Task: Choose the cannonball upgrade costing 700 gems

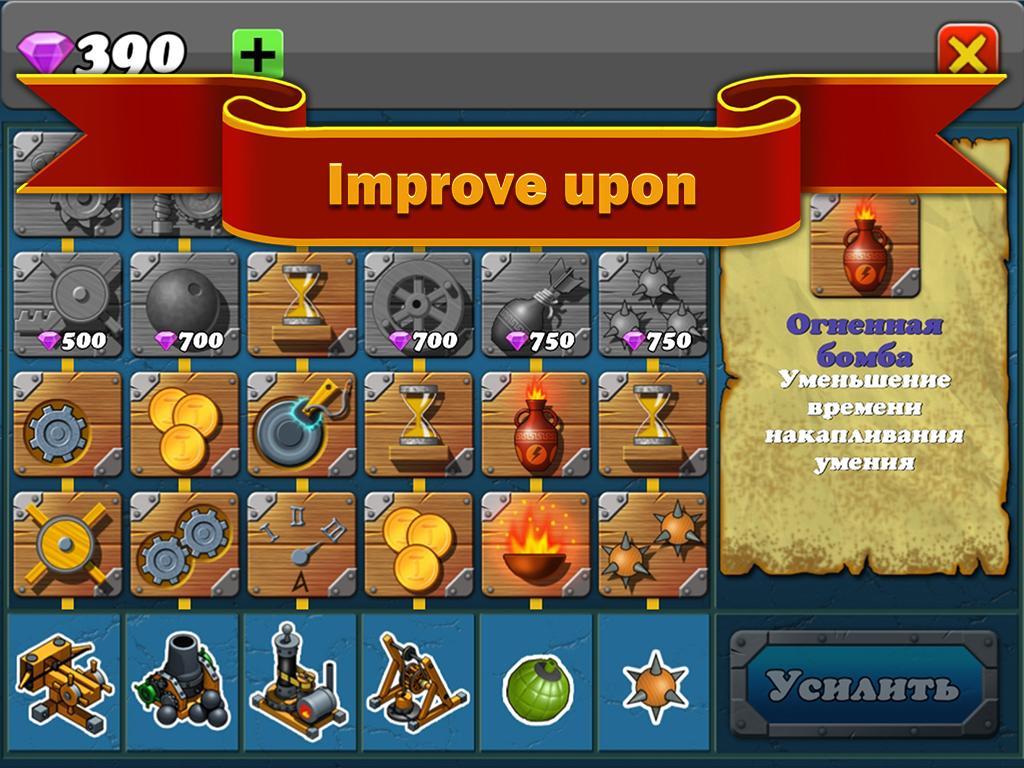Action: click(184, 304)
